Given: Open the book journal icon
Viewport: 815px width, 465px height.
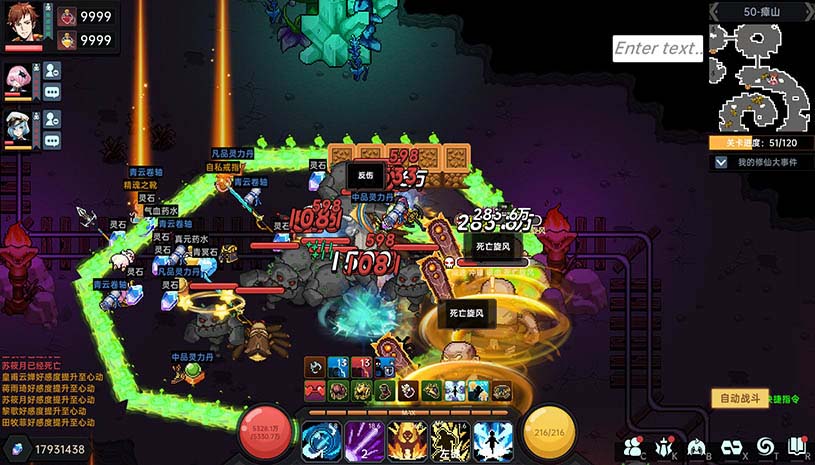Looking at the screenshot, I should click(x=797, y=446).
